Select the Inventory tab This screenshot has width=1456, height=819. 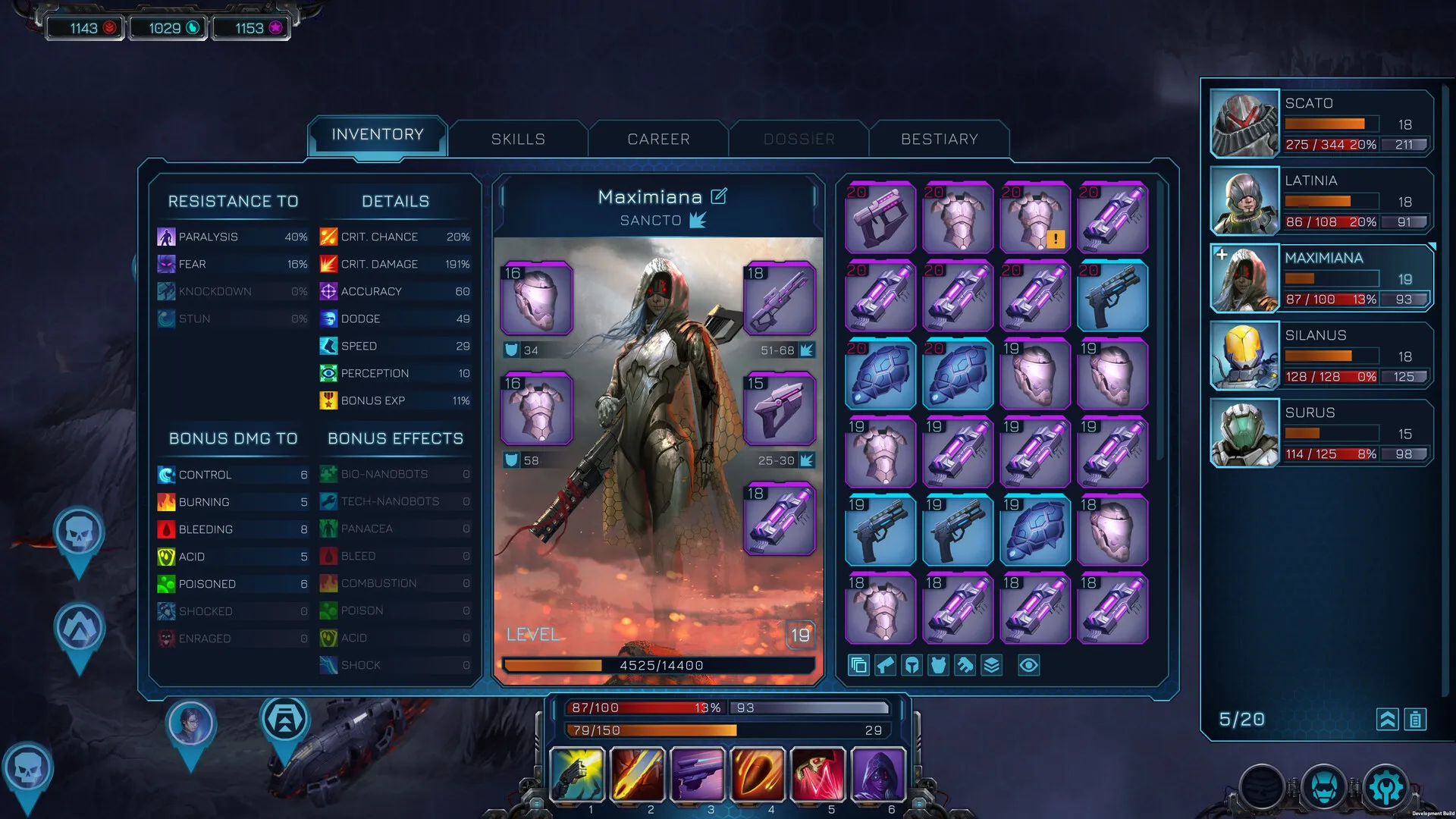[378, 135]
